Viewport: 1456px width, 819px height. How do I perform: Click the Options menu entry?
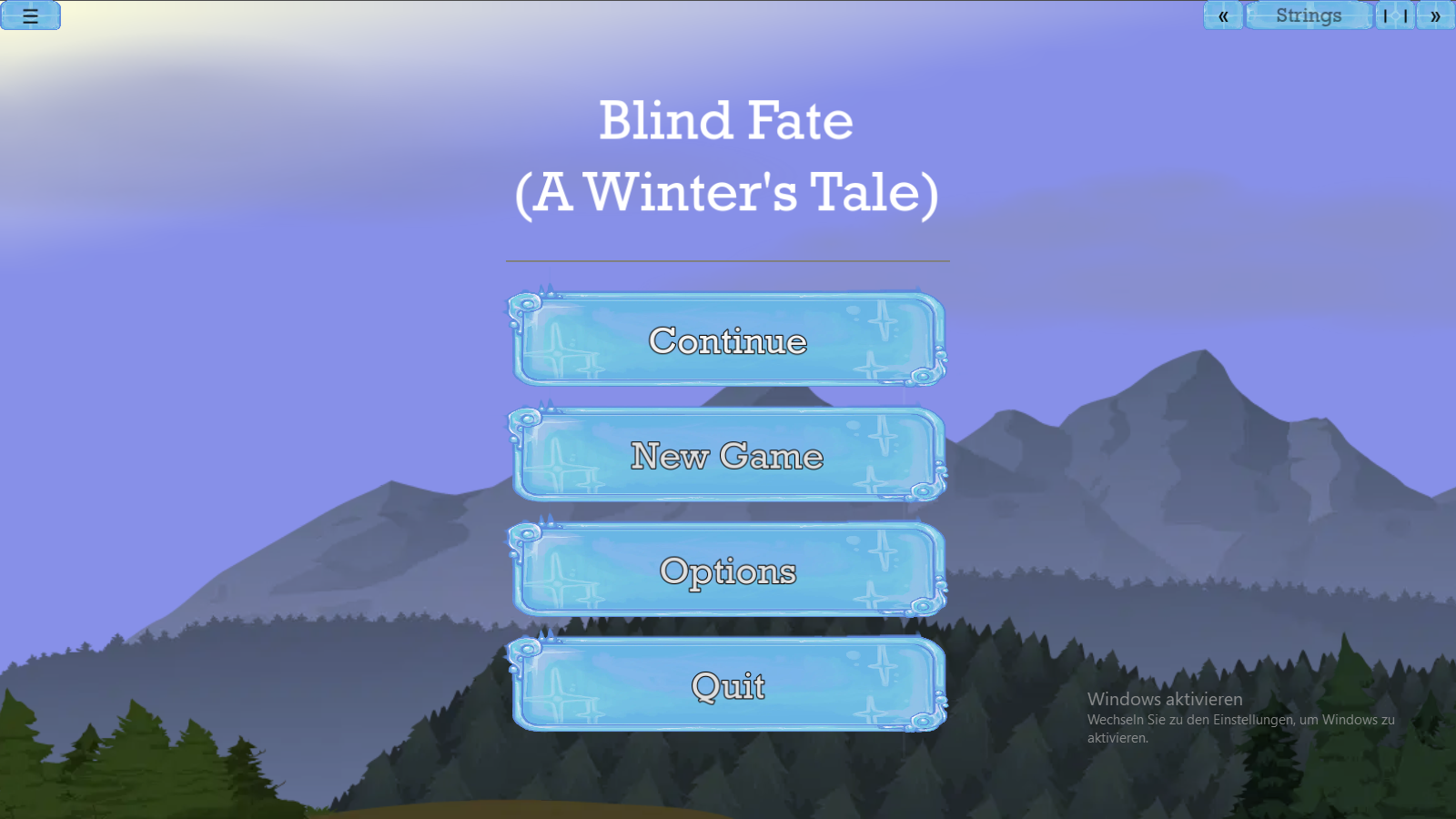coord(728,572)
